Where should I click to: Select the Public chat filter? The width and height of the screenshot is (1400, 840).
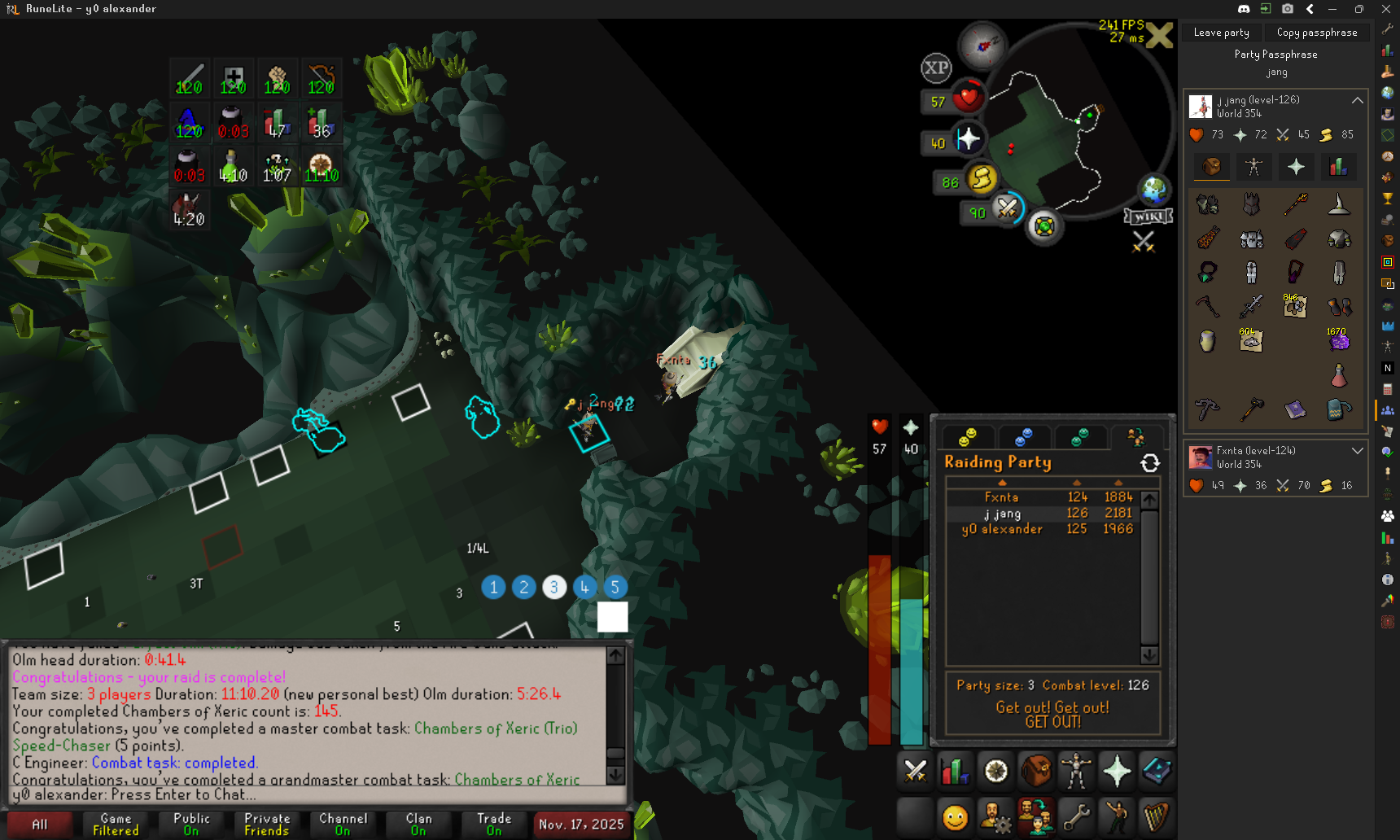191,825
